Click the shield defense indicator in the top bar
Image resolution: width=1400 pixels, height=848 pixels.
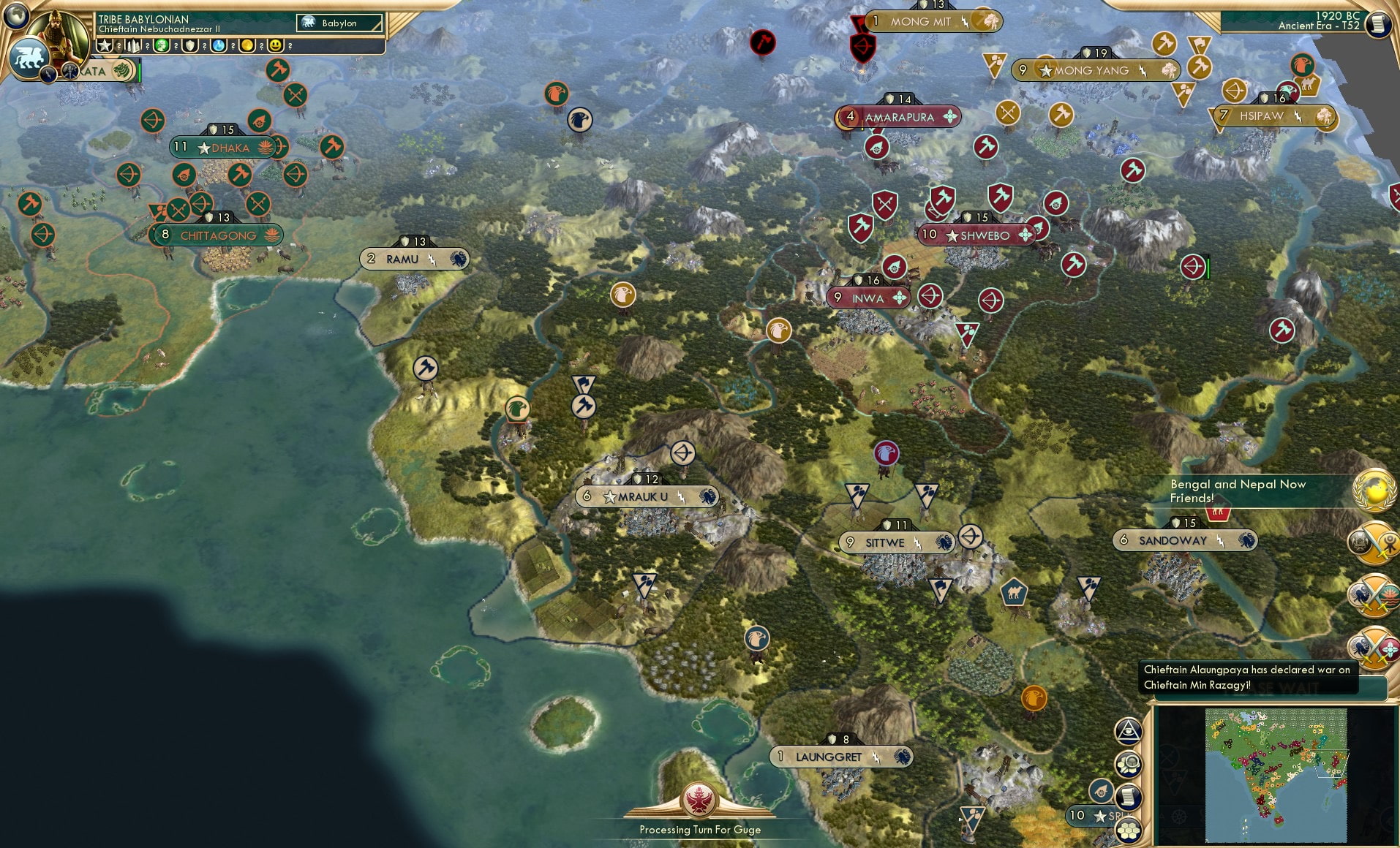[x=190, y=45]
